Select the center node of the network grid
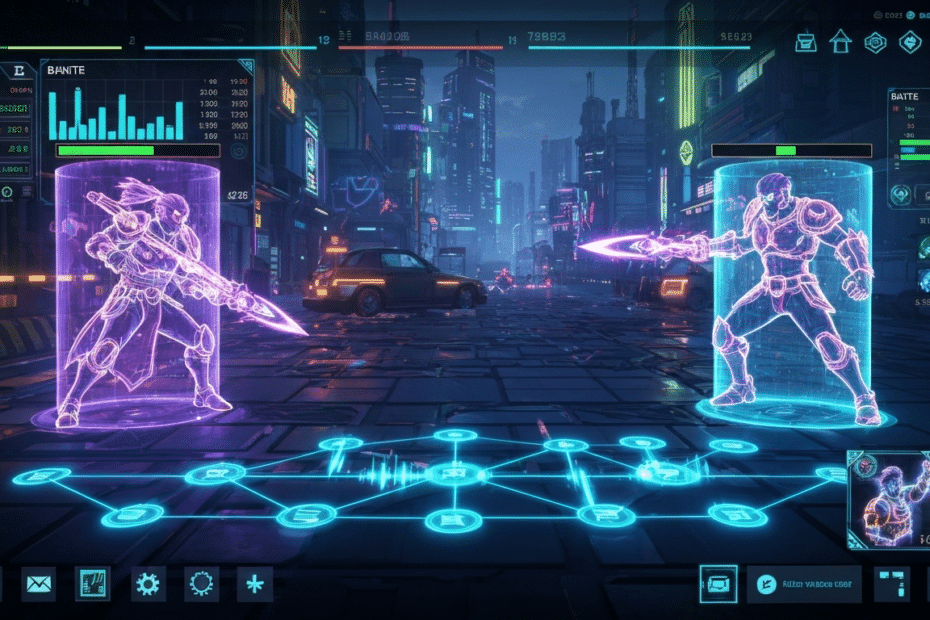 (x=453, y=476)
